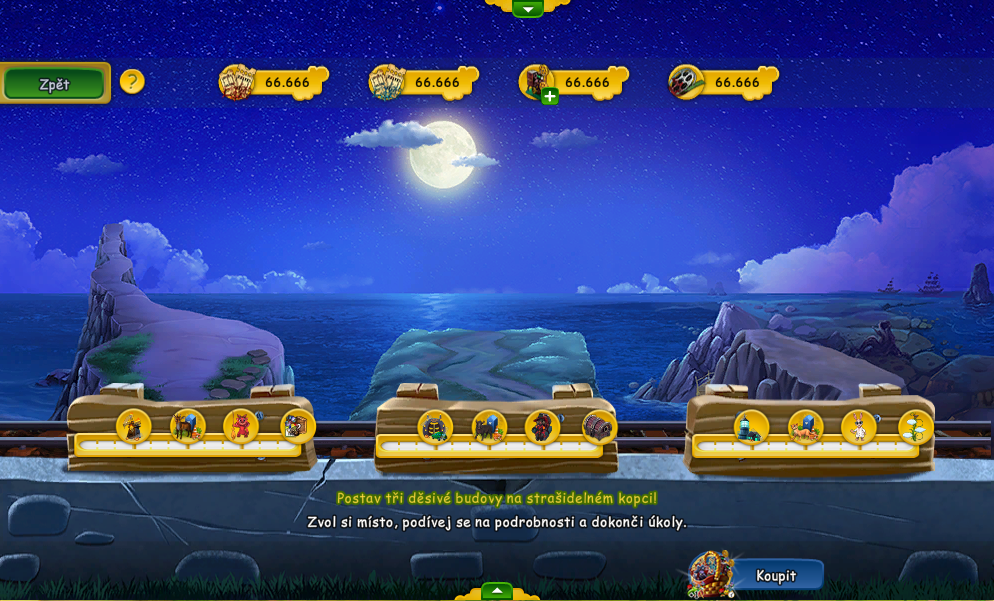This screenshot has height=601, width=994.
Task: Add currency with the green plus icon
Action: coord(550,96)
